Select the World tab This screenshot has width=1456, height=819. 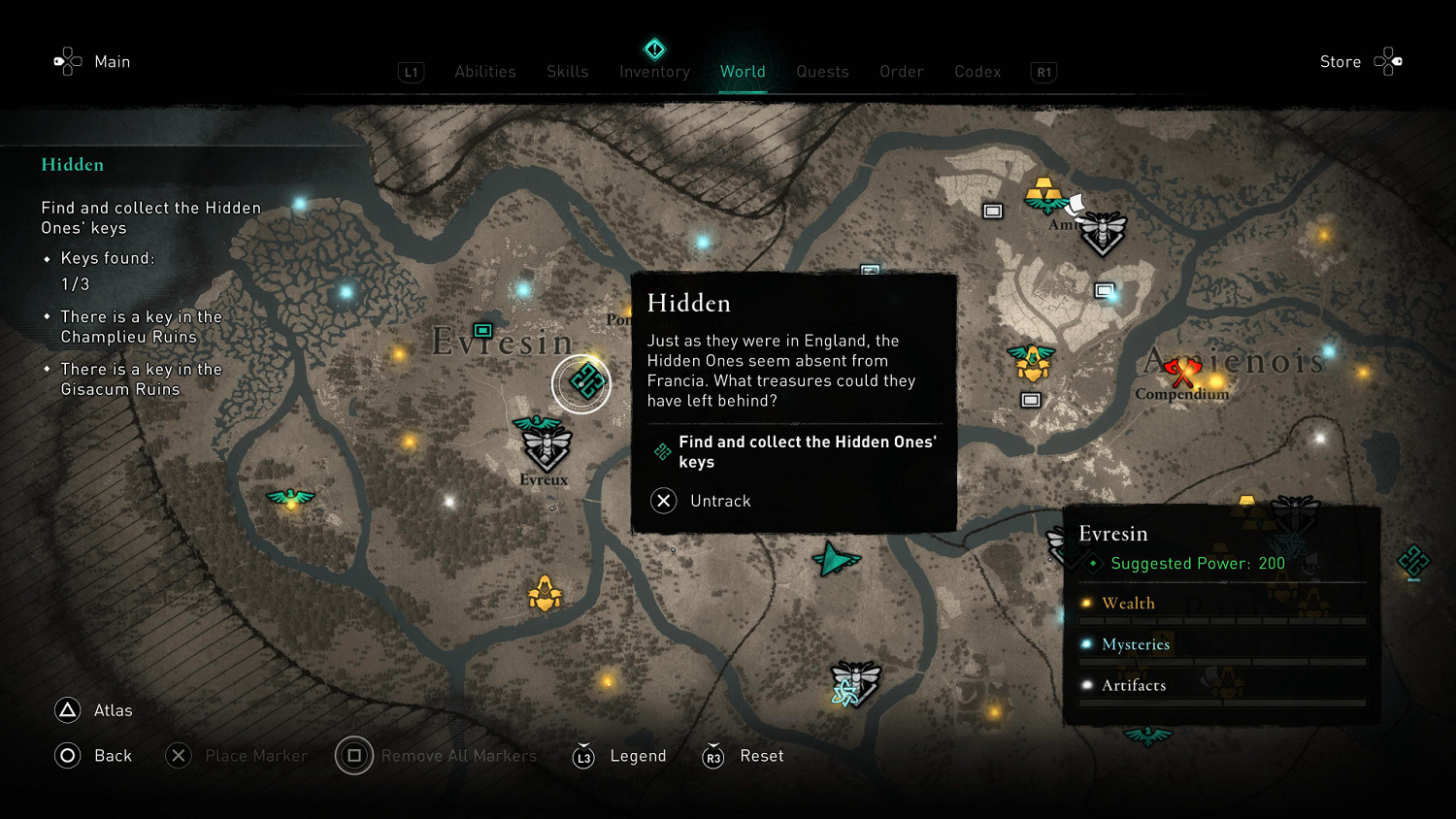pos(743,72)
